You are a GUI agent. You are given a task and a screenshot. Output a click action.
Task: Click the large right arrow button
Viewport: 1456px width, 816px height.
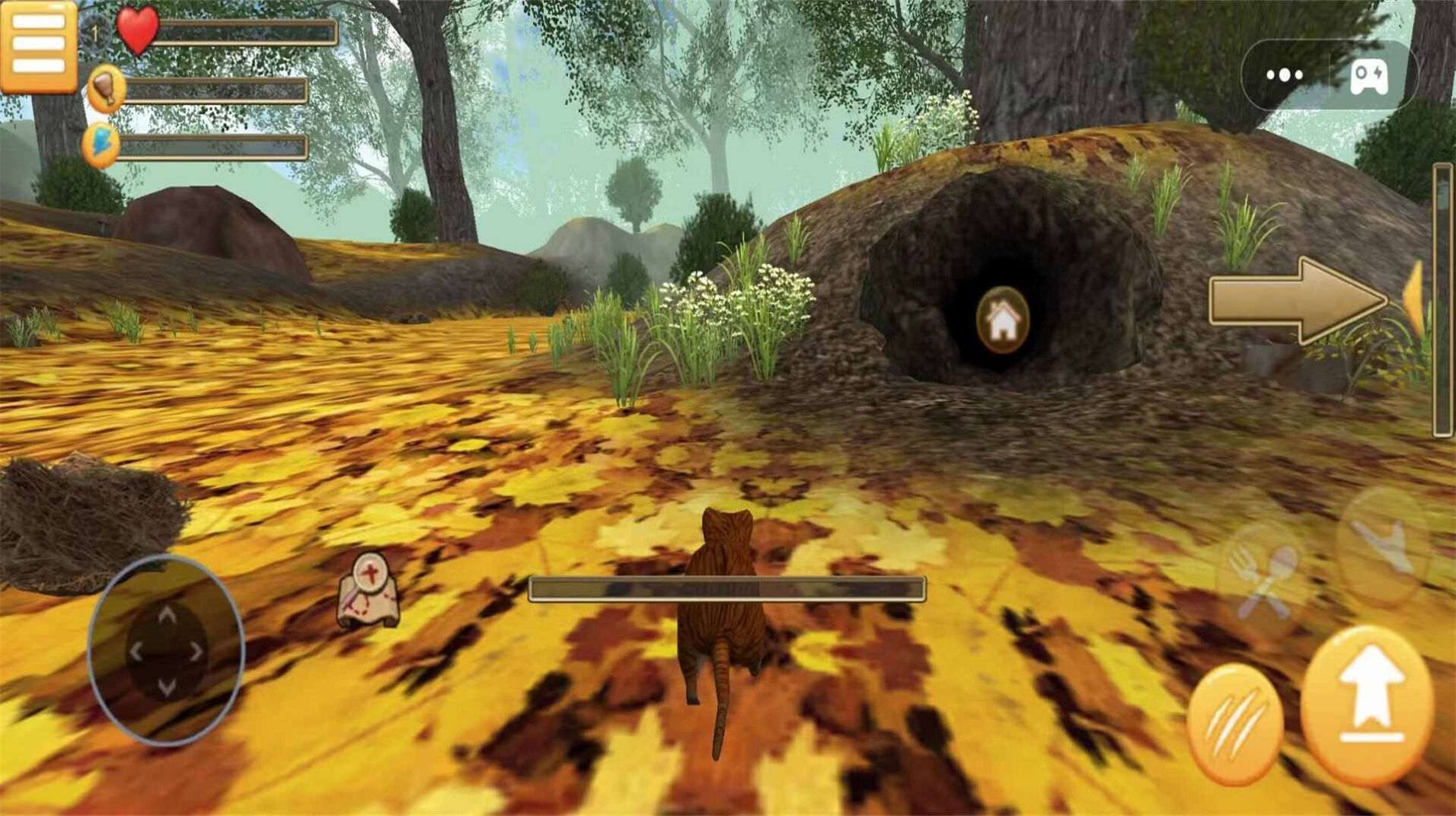(x=1297, y=300)
